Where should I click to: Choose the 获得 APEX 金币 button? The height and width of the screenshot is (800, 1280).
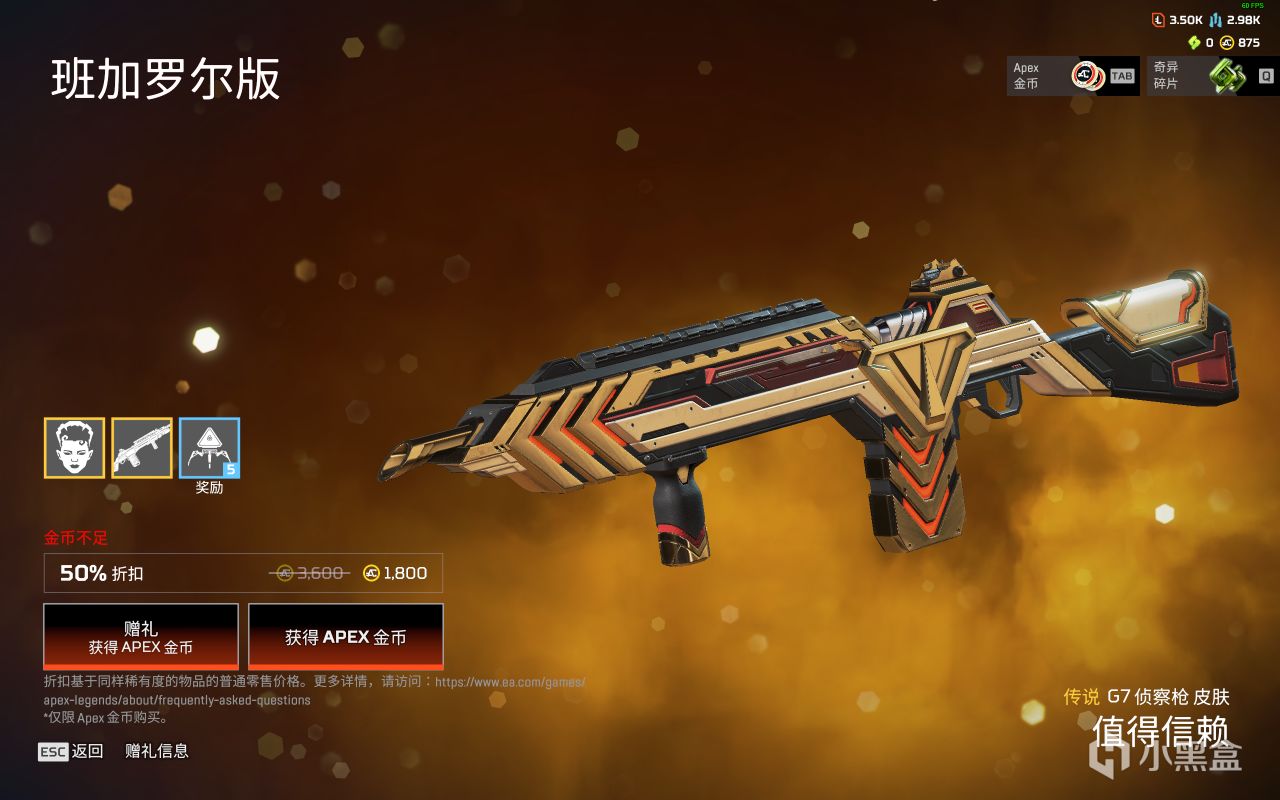[x=345, y=636]
